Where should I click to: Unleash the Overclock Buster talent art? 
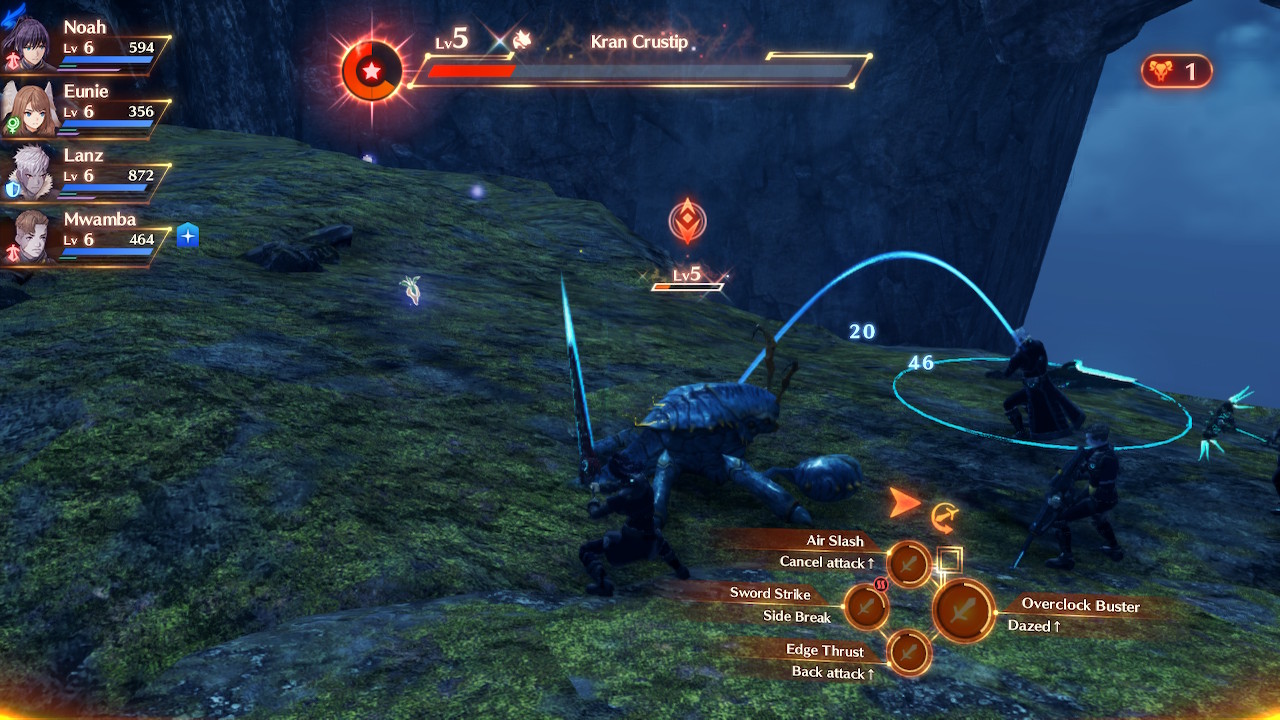(964, 610)
